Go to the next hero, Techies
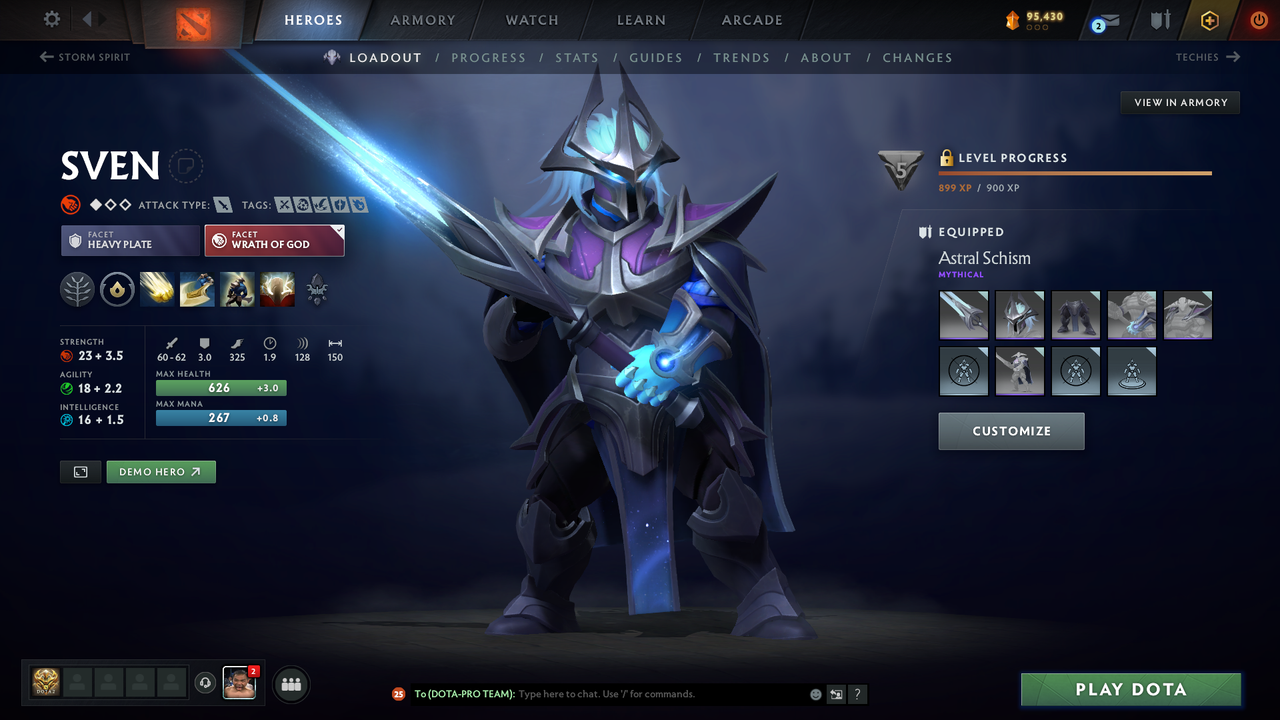Viewport: 1280px width, 720px height. pyautogui.click(x=1208, y=57)
